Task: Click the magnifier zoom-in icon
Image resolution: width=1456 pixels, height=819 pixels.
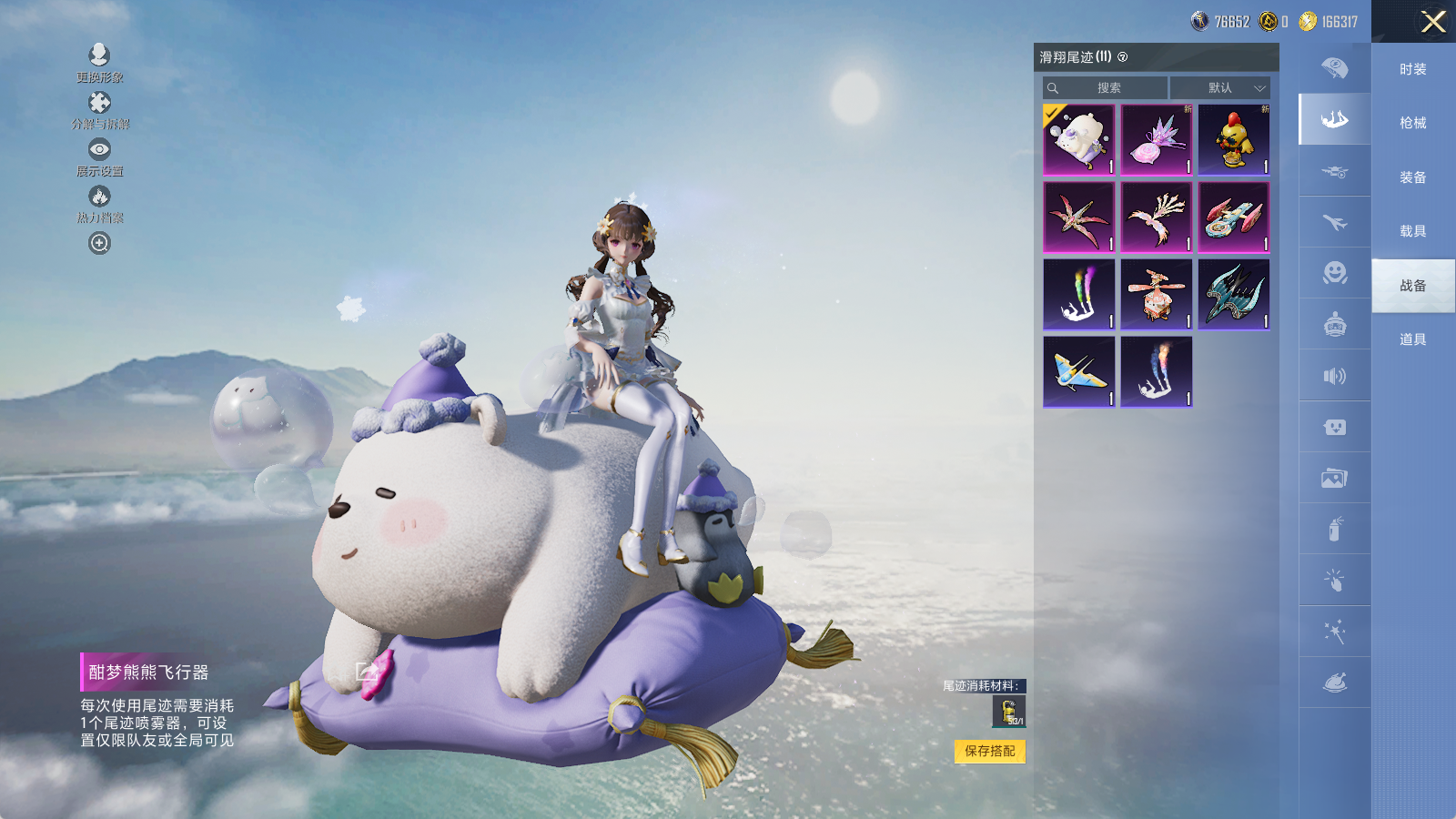Action: [x=99, y=243]
